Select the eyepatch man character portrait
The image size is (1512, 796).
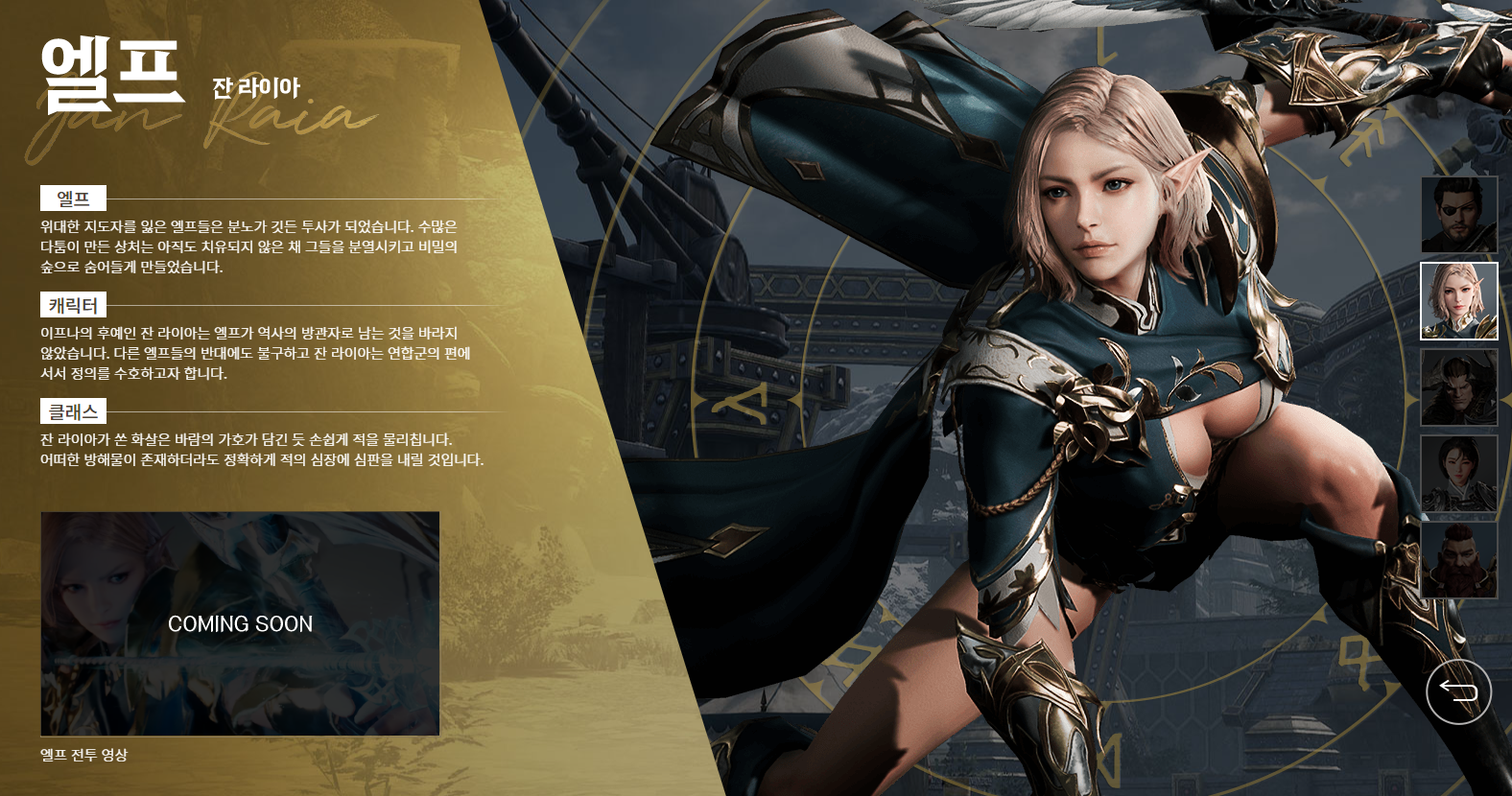point(1458,215)
